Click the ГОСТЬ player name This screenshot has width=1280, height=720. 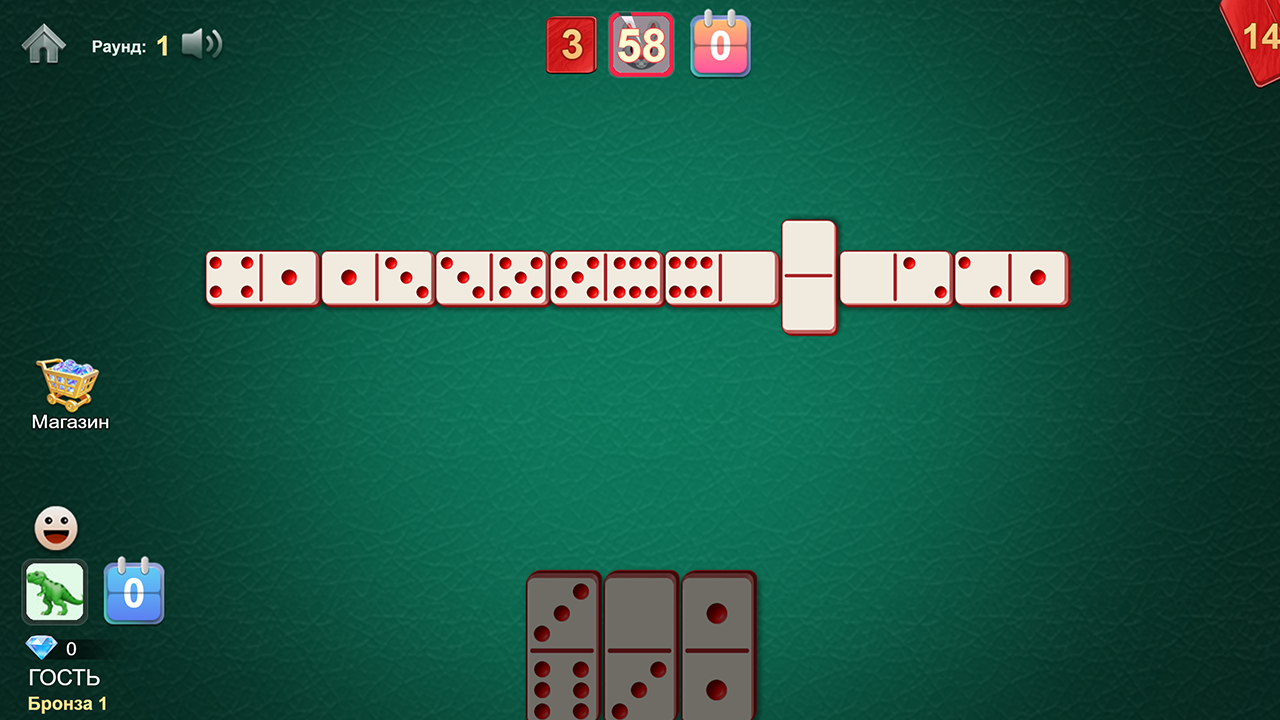click(63, 676)
